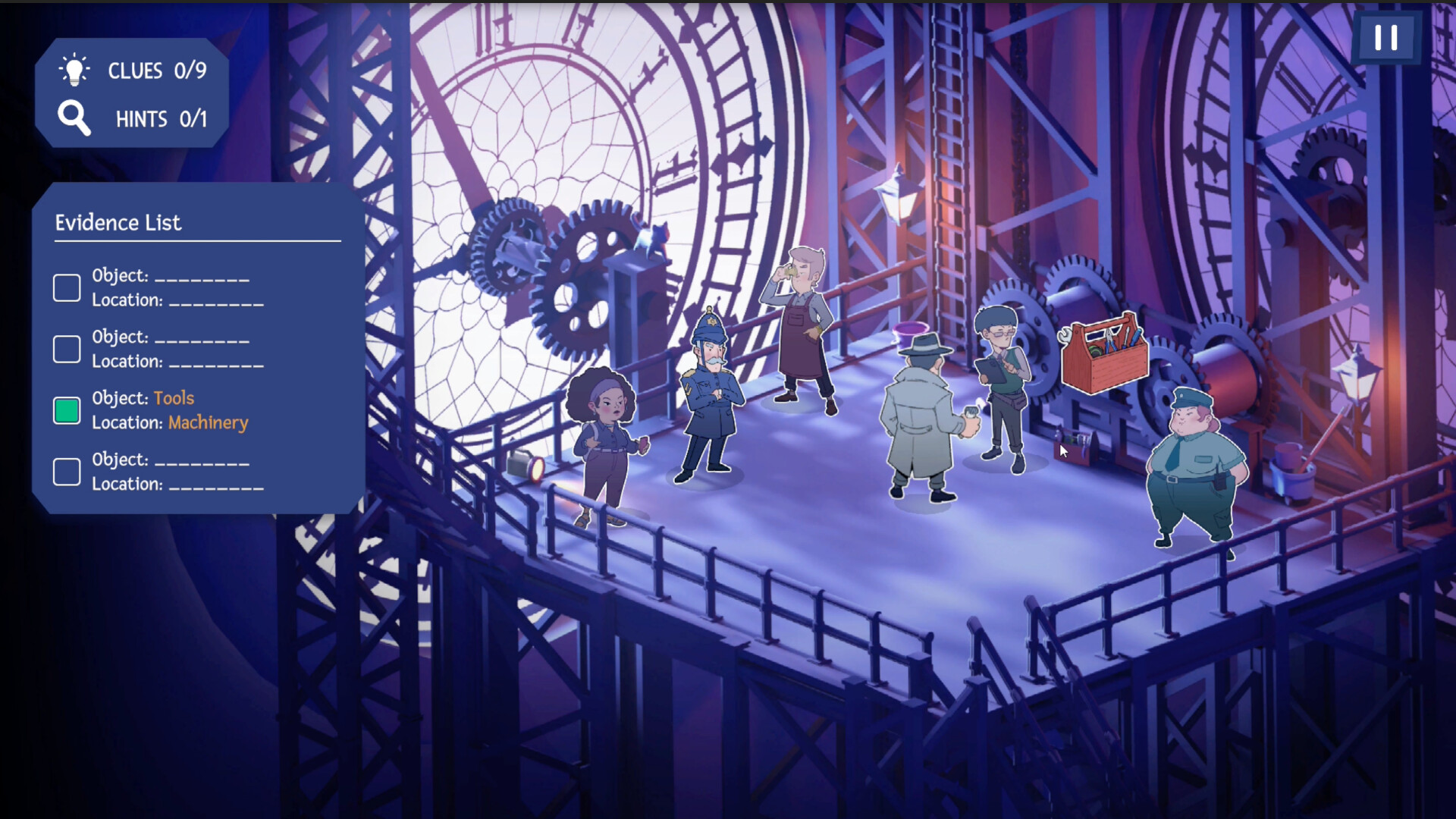Click the security guard on the right
The width and height of the screenshot is (1456, 819).
pyautogui.click(x=1198, y=470)
